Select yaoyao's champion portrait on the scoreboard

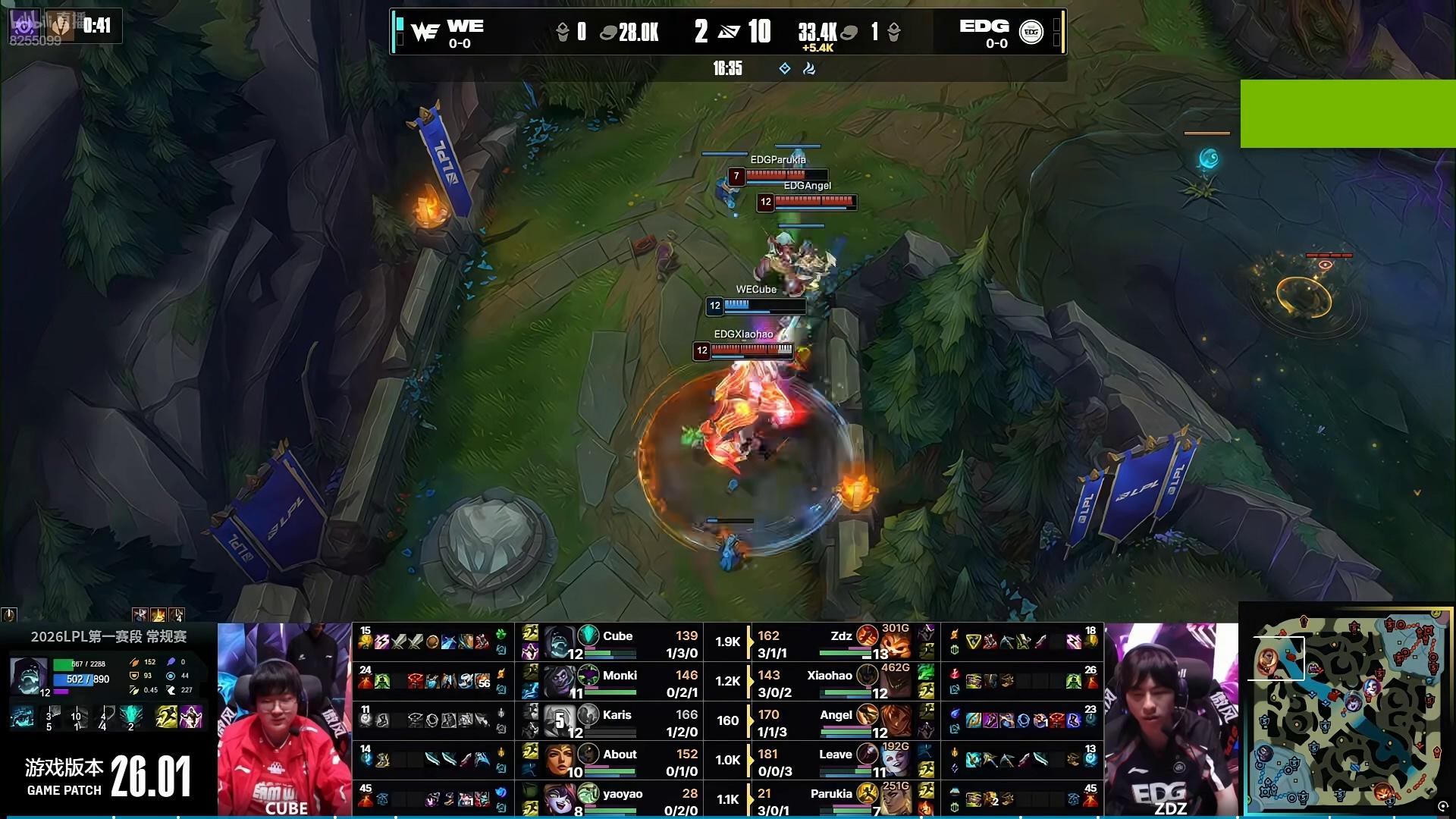[x=558, y=799]
